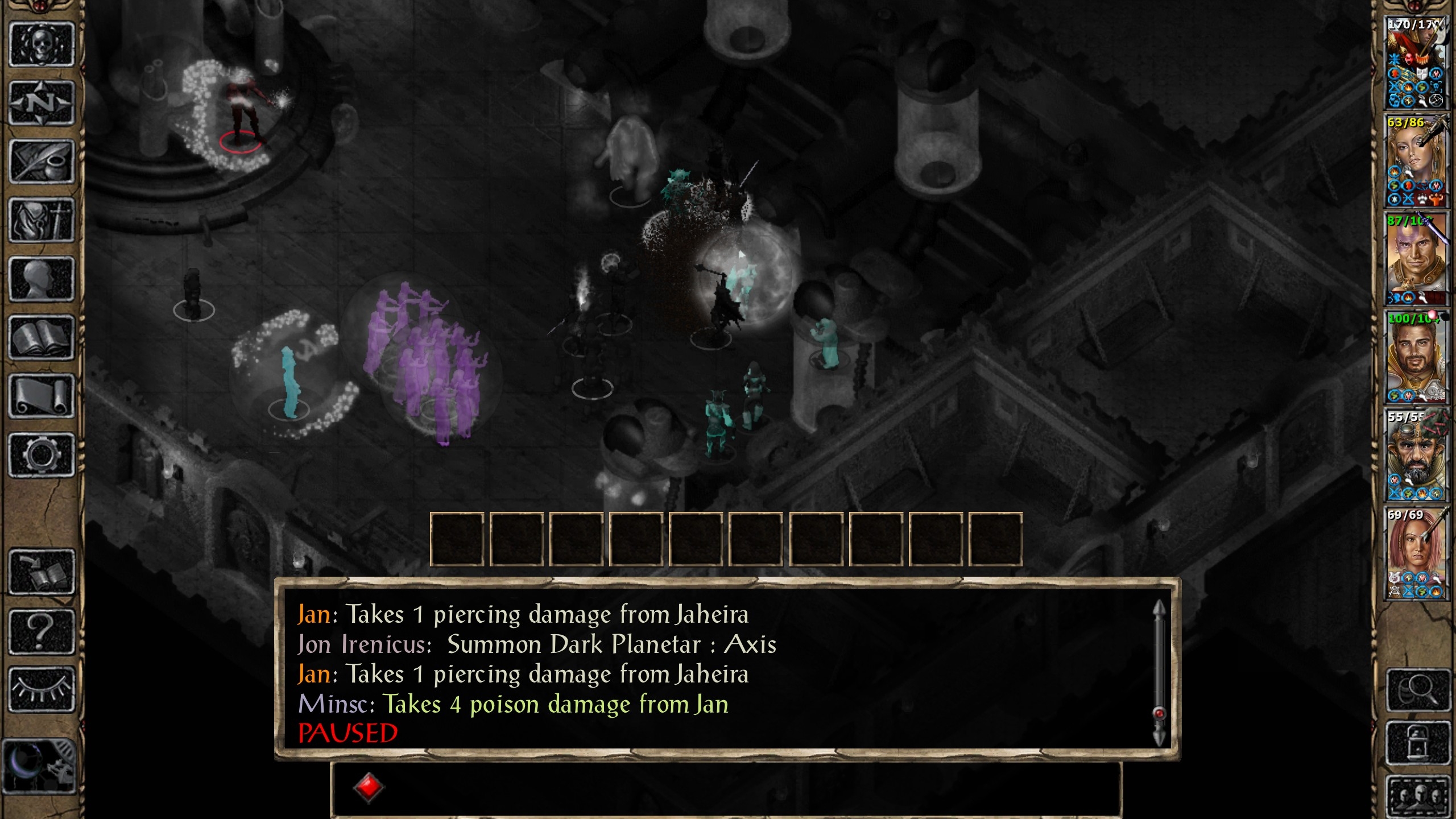Open the options with the gear icon
This screenshot has height=819, width=1456.
click(x=42, y=455)
